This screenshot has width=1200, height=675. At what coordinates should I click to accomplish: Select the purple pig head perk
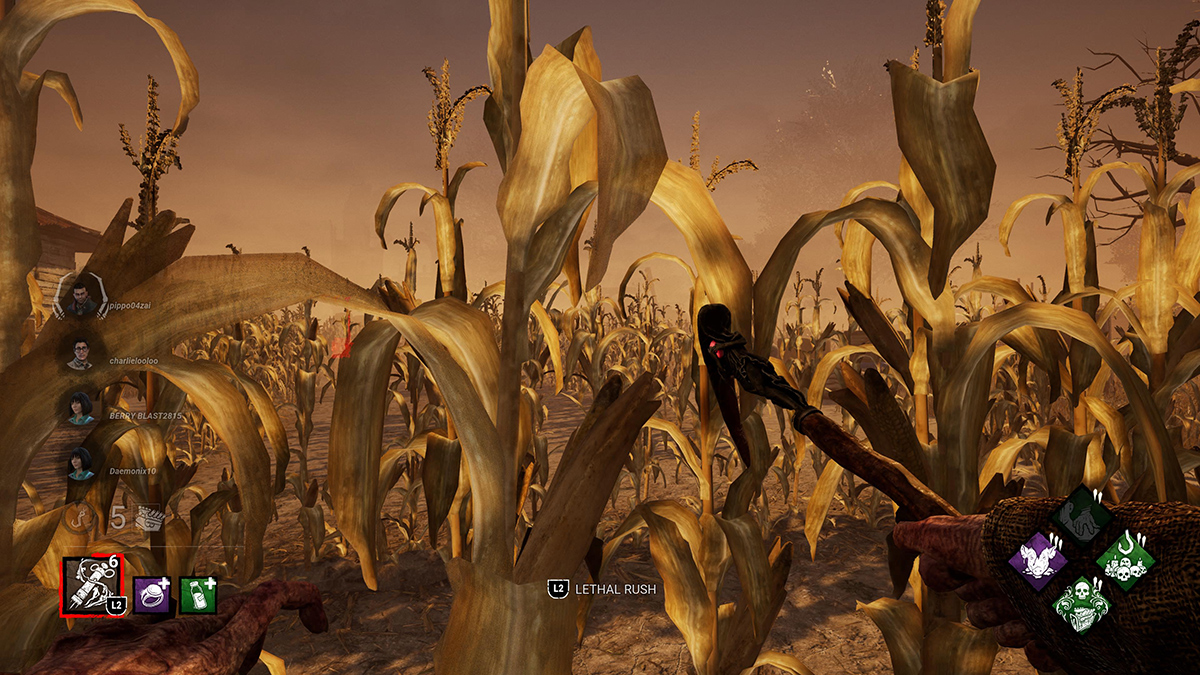(x=1039, y=558)
